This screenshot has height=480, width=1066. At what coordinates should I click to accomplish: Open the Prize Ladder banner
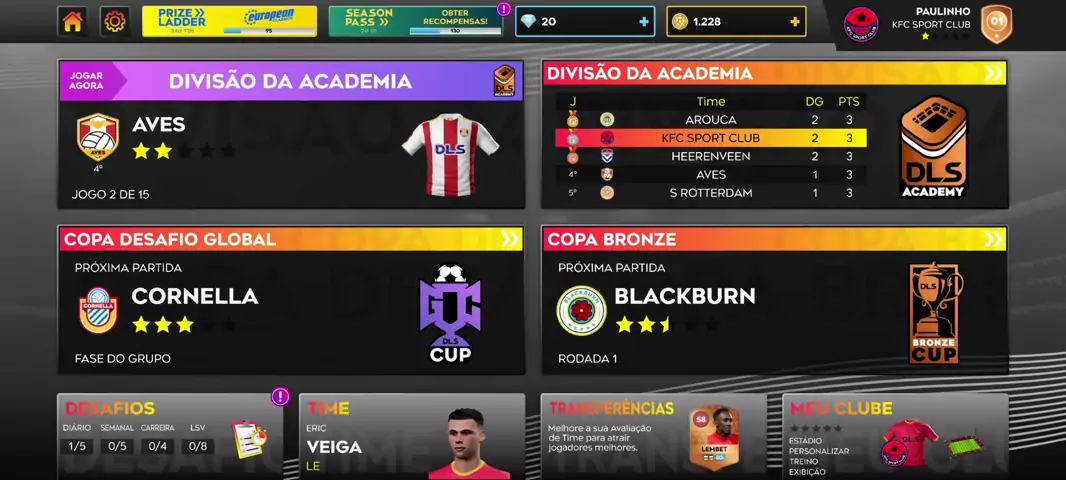coord(229,21)
